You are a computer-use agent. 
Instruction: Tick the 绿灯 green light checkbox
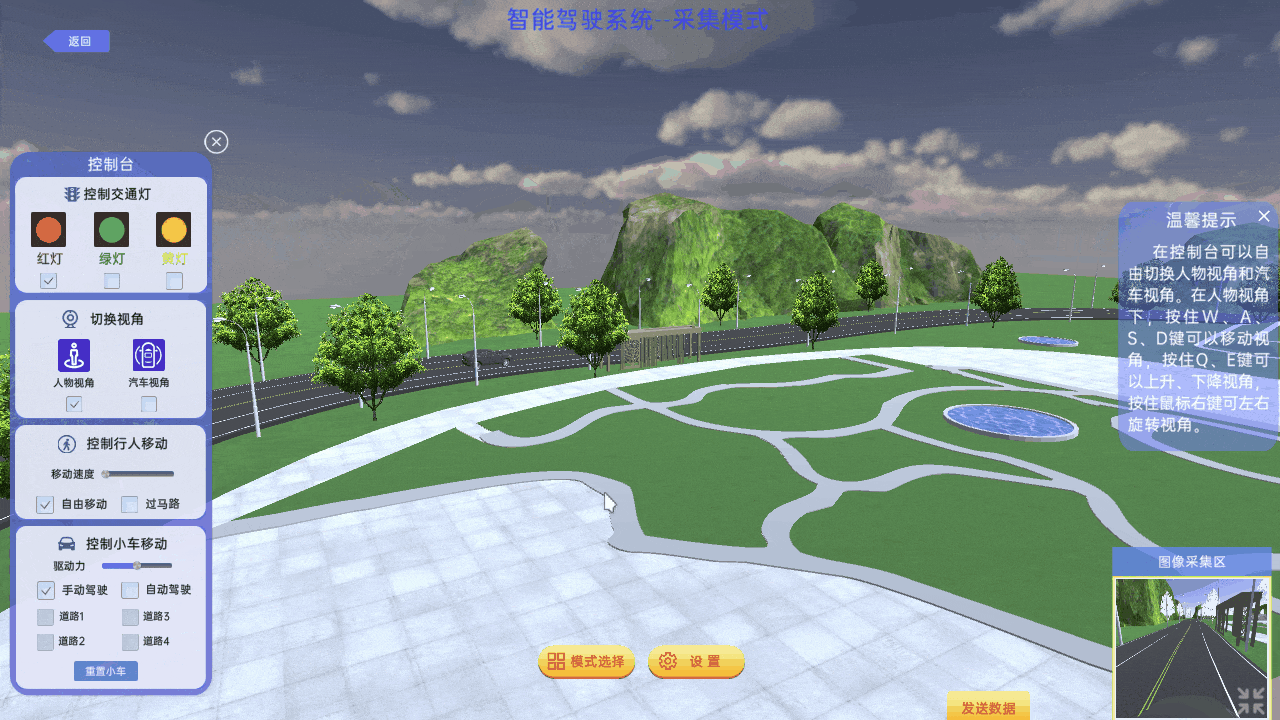click(112, 281)
